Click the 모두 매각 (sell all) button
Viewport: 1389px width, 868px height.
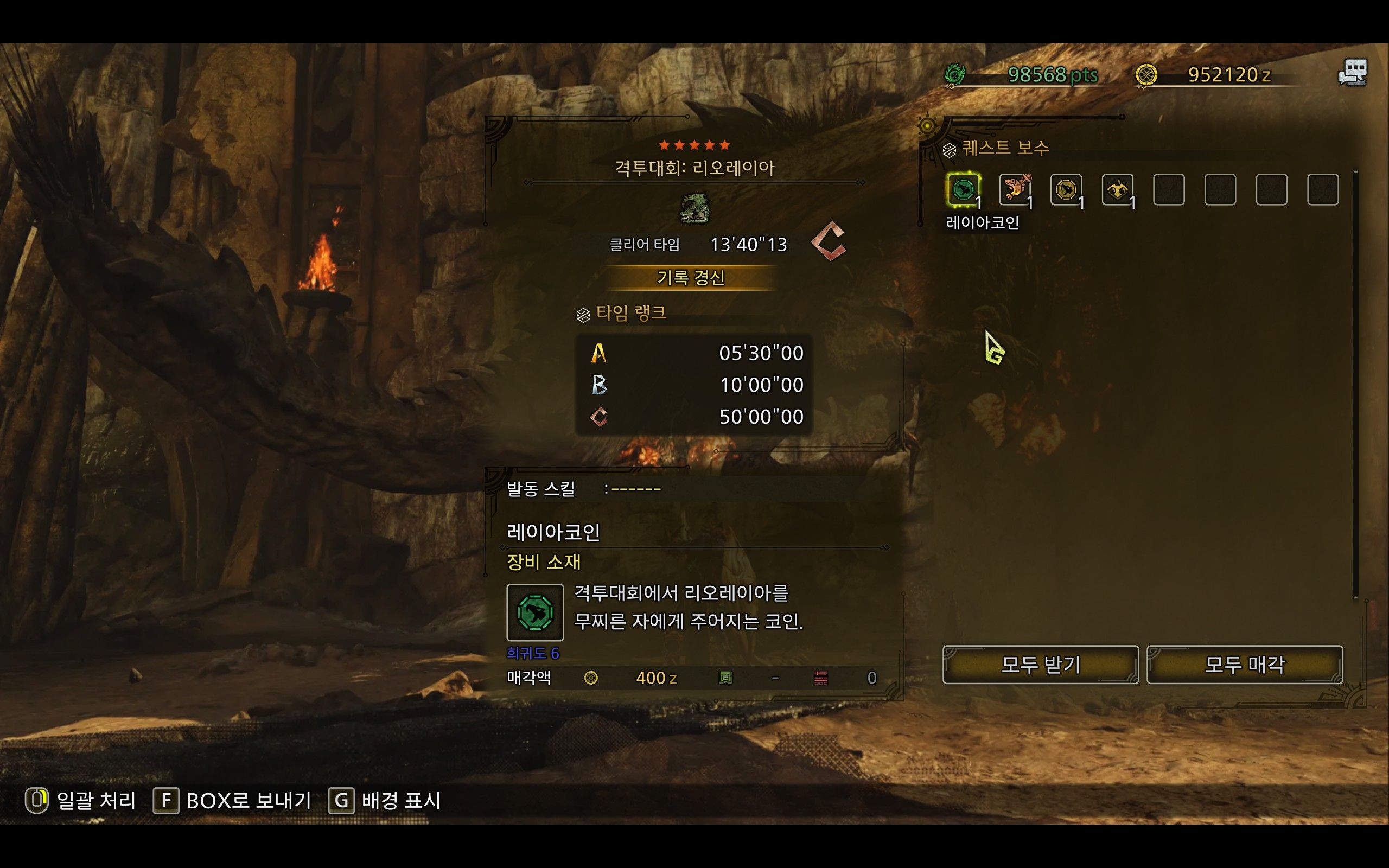pos(1244,665)
